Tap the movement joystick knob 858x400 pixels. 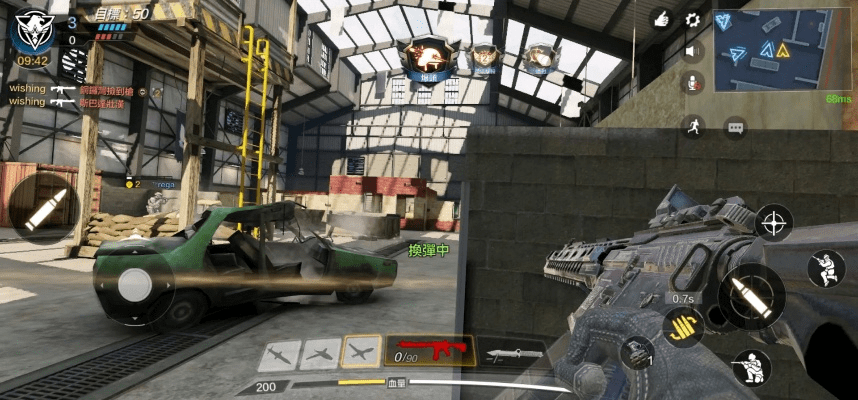point(135,284)
